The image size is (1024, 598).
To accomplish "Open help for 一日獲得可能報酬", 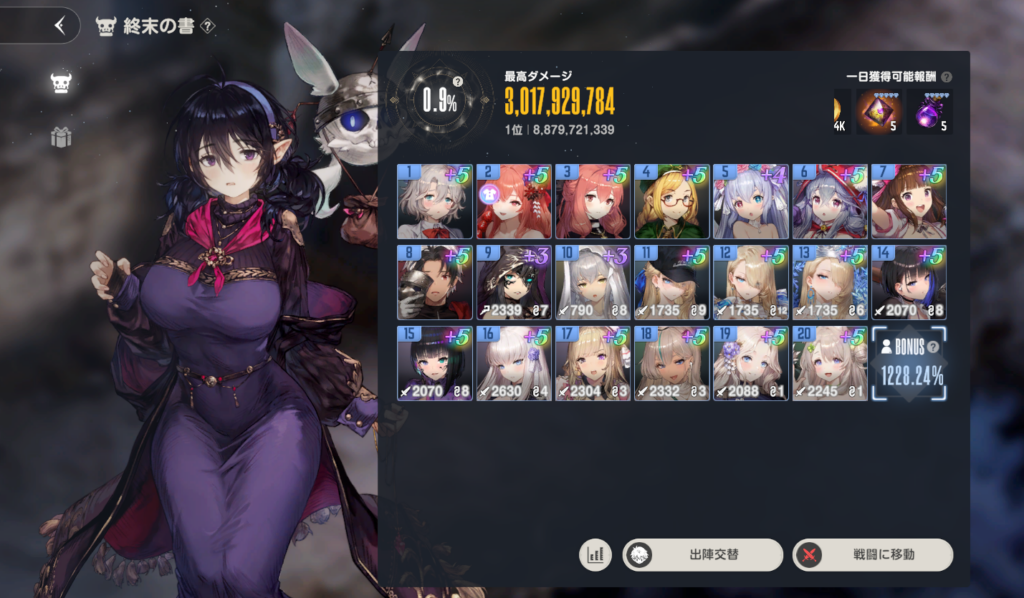I will (x=946, y=77).
